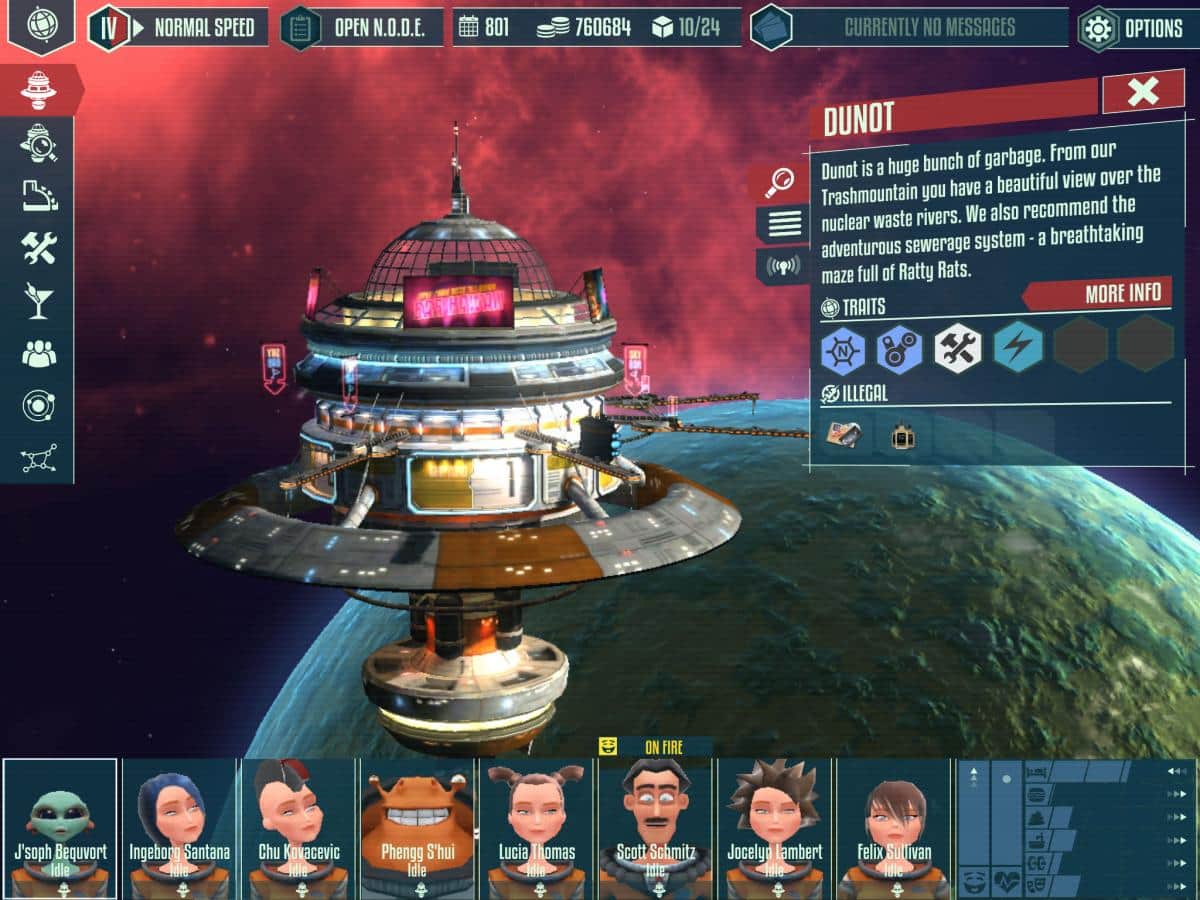
Task: Switch to the broadcast signal tab
Action: (782, 266)
